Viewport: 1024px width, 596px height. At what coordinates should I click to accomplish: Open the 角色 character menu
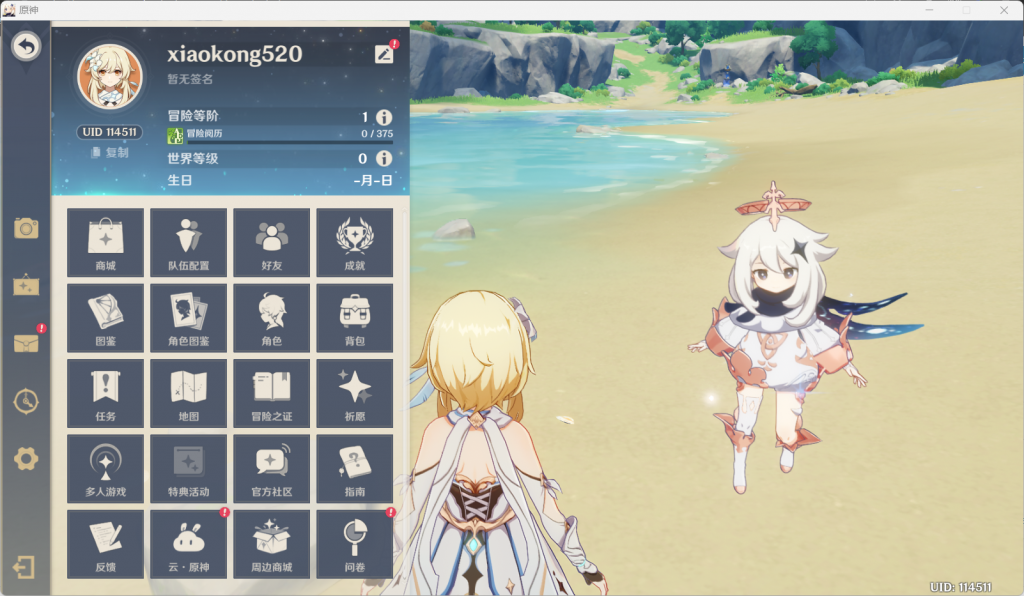click(x=271, y=317)
